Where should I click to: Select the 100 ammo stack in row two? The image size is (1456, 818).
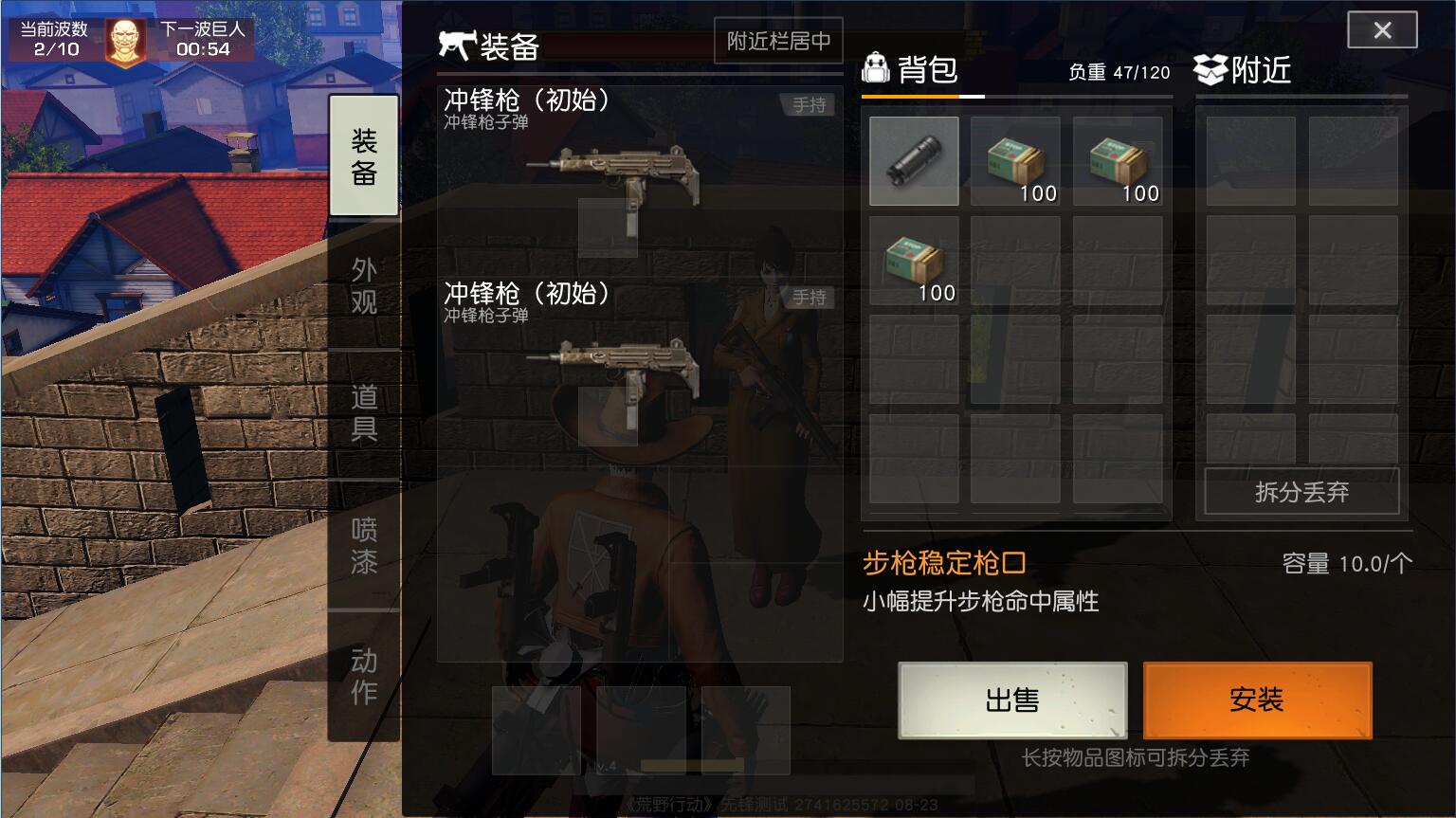coord(913,260)
